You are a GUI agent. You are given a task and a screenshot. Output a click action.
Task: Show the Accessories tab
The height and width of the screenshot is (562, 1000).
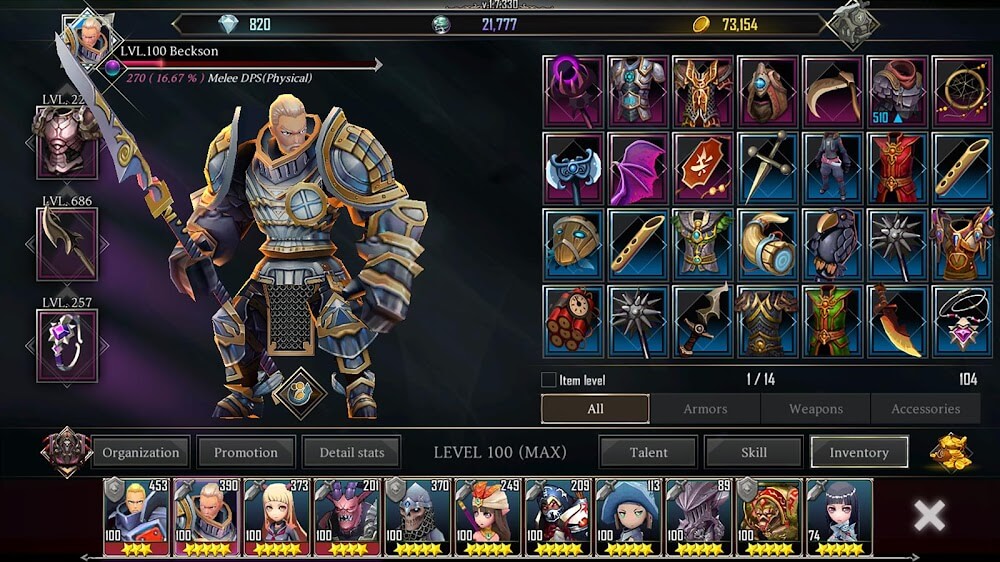point(925,409)
